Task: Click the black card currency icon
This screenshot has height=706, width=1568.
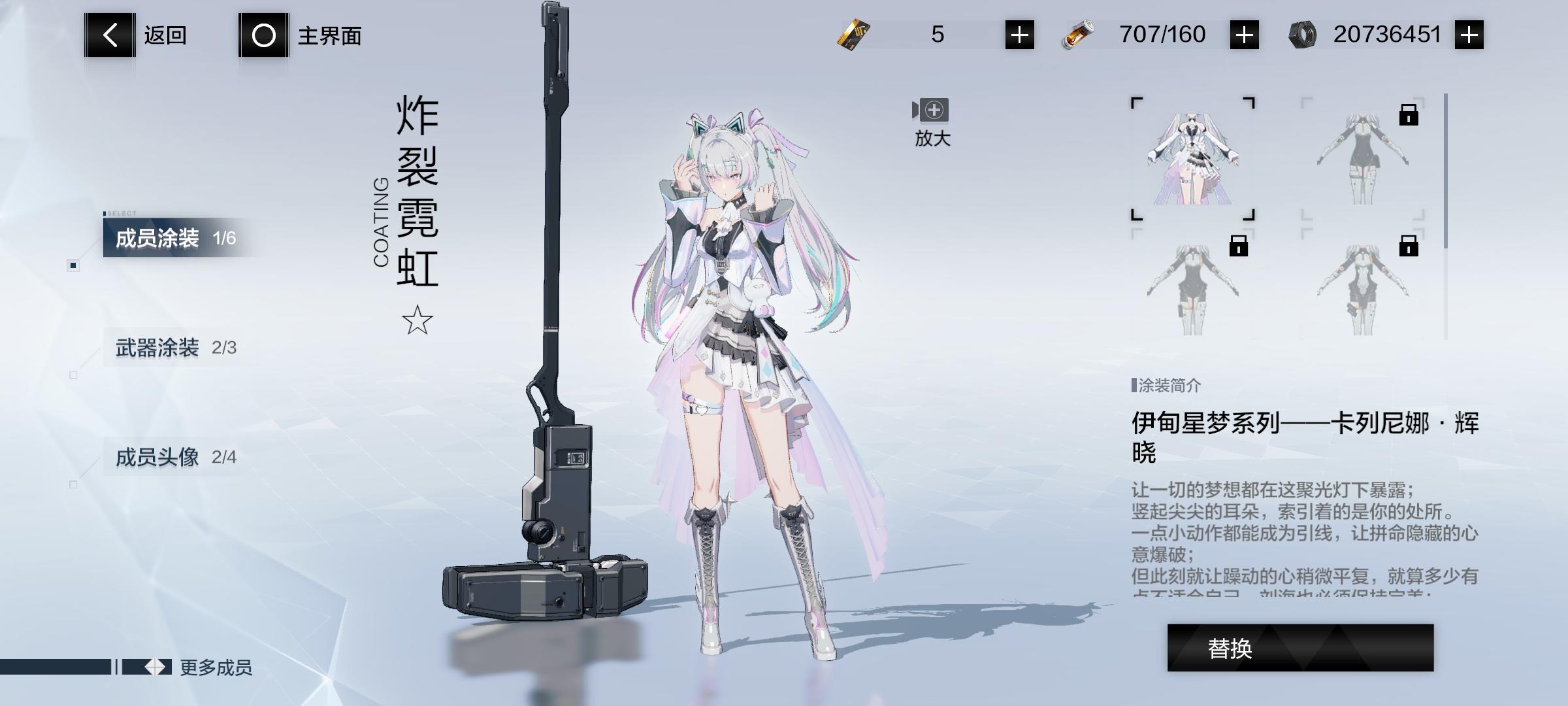Action: coord(852,34)
